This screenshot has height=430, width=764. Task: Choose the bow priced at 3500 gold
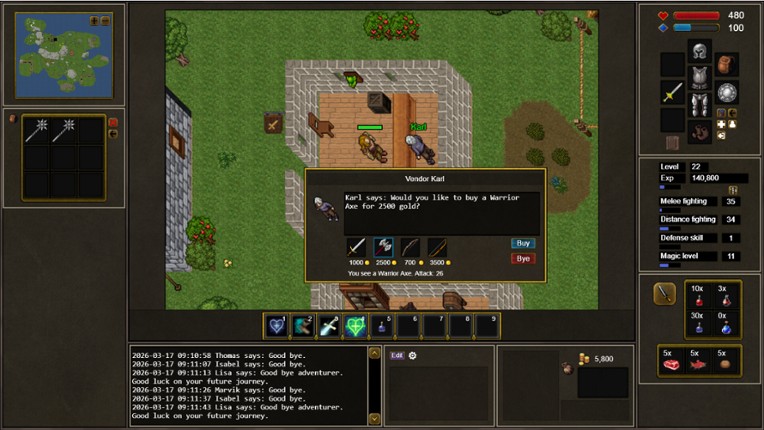point(437,247)
